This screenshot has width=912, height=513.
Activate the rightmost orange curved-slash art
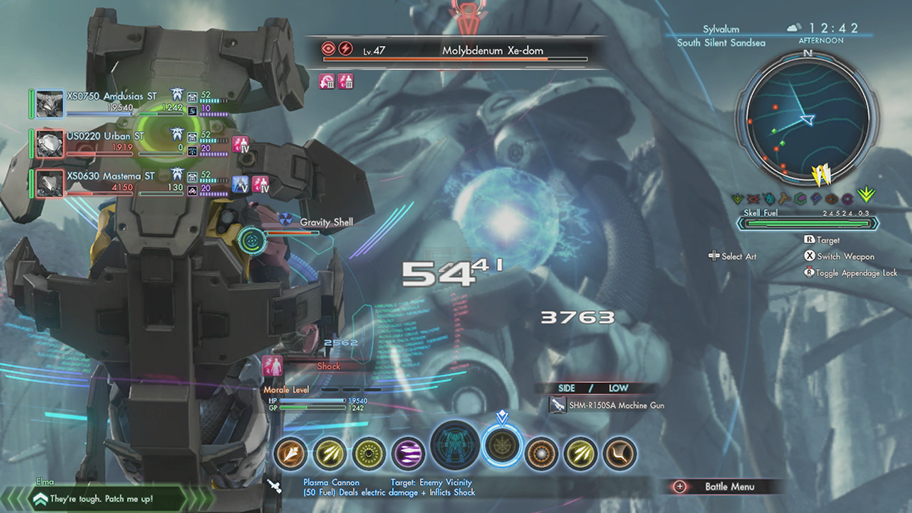point(620,454)
